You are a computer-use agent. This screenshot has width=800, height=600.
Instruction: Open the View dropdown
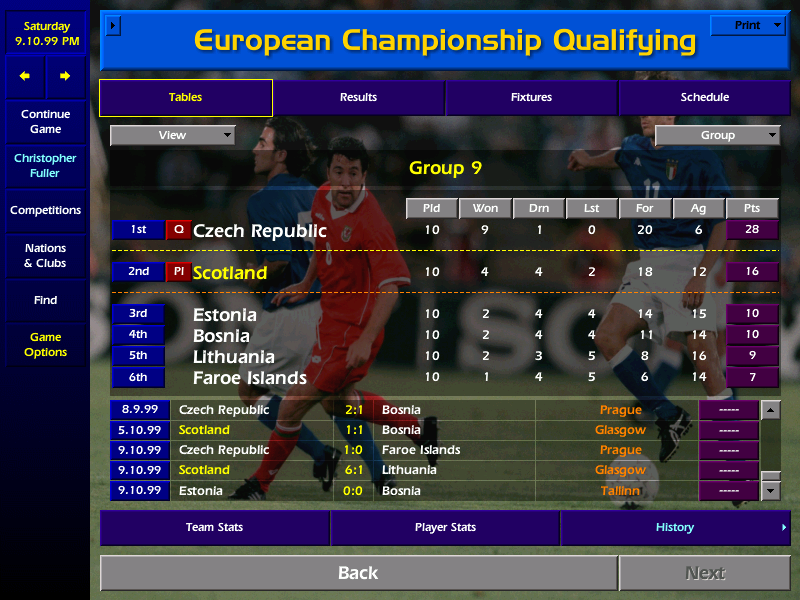coord(172,135)
